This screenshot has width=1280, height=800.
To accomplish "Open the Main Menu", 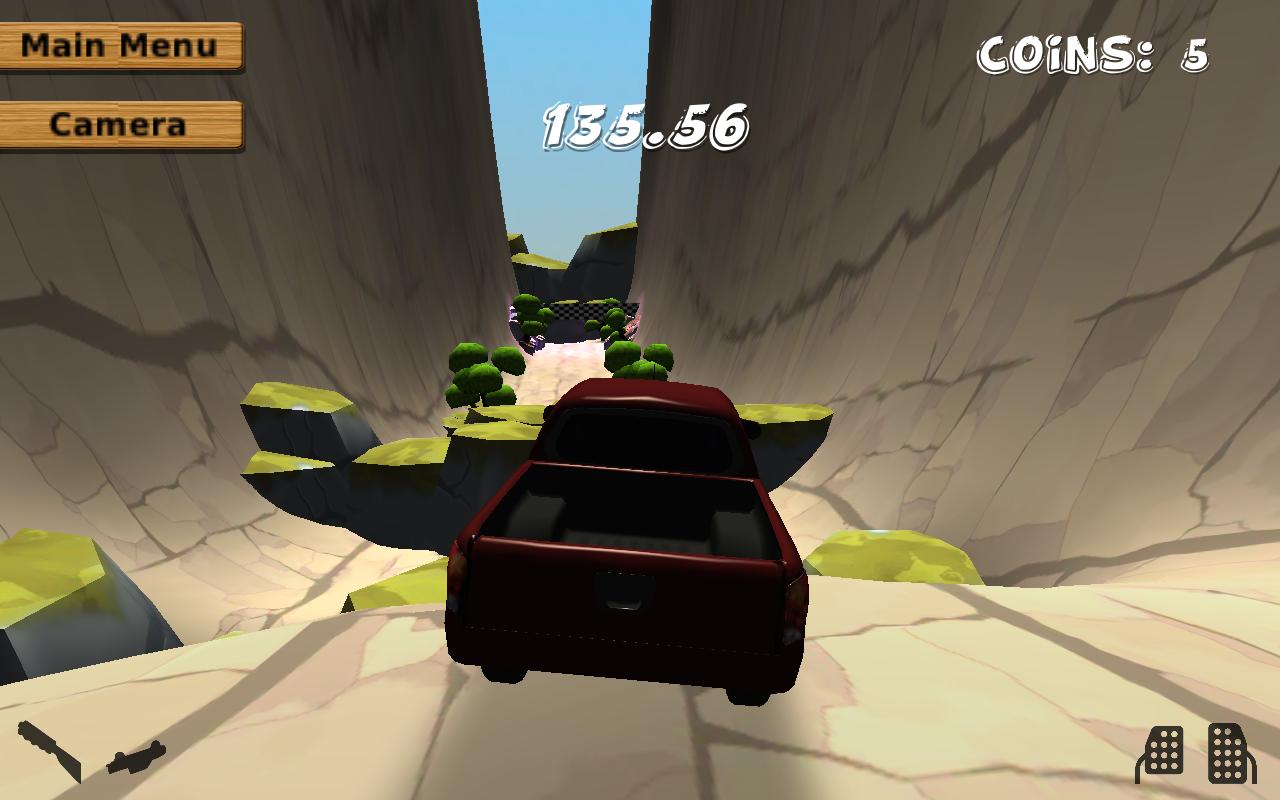I will click(x=120, y=46).
